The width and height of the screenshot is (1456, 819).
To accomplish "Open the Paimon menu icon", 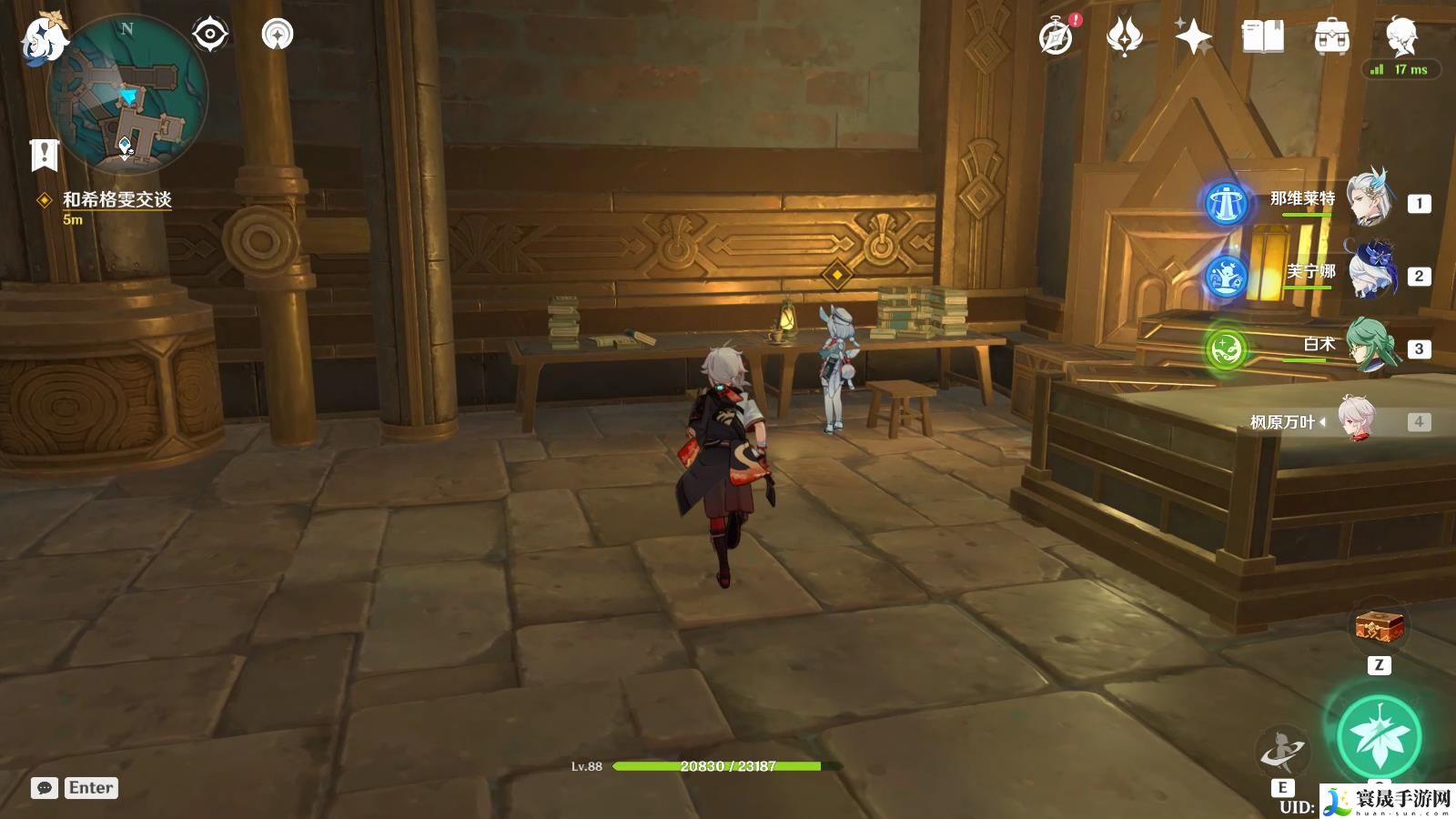I will (43, 38).
